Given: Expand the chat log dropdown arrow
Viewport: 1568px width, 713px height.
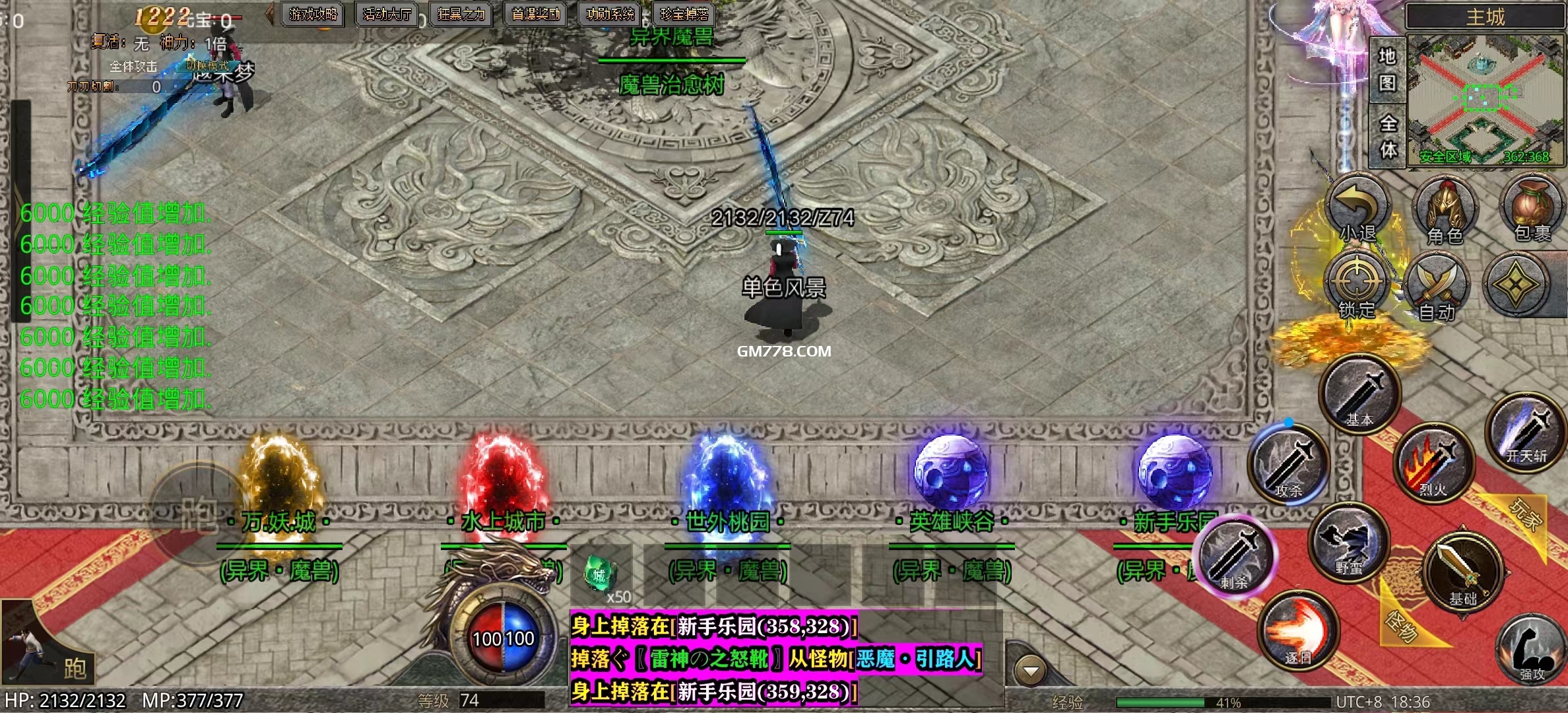Looking at the screenshot, I should 1030,672.
